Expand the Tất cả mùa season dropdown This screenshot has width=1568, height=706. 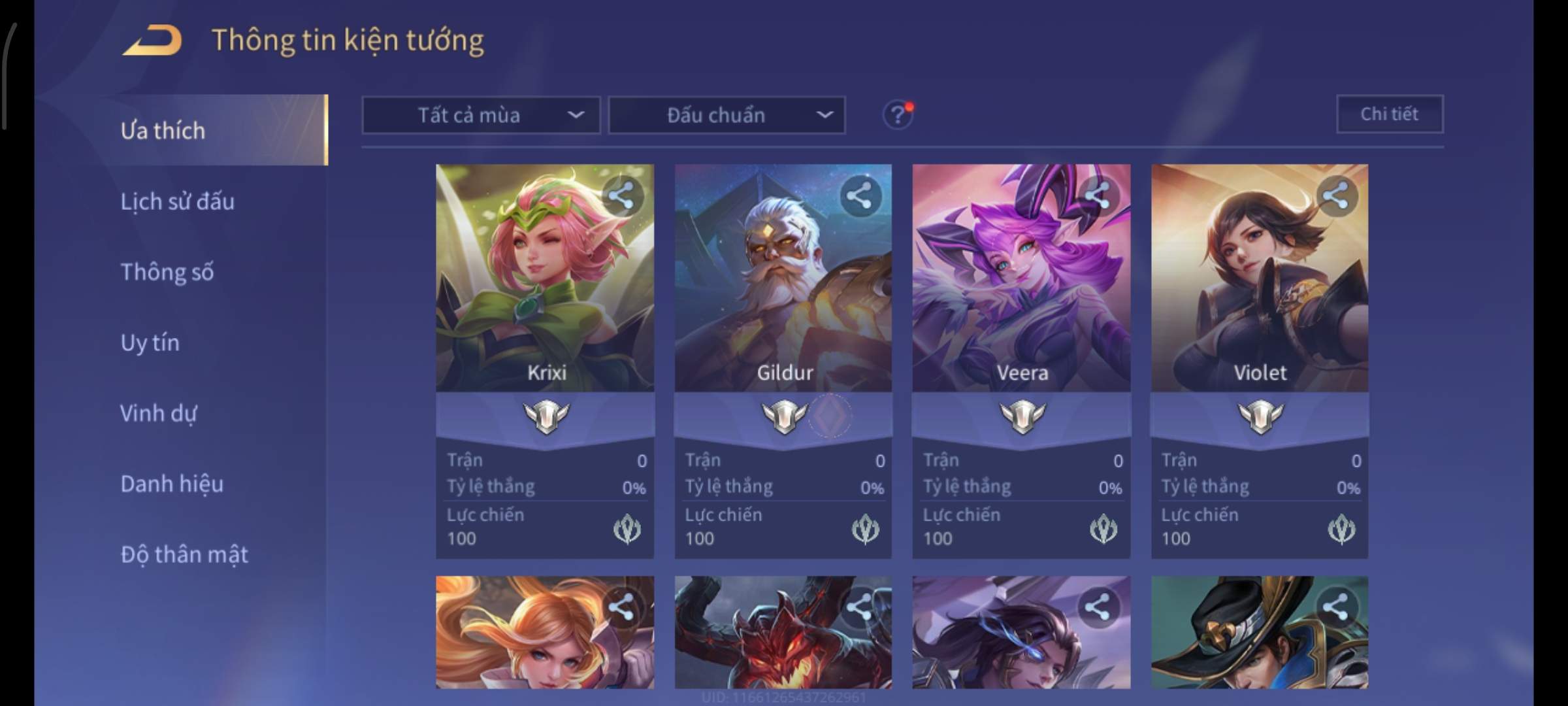(x=481, y=115)
